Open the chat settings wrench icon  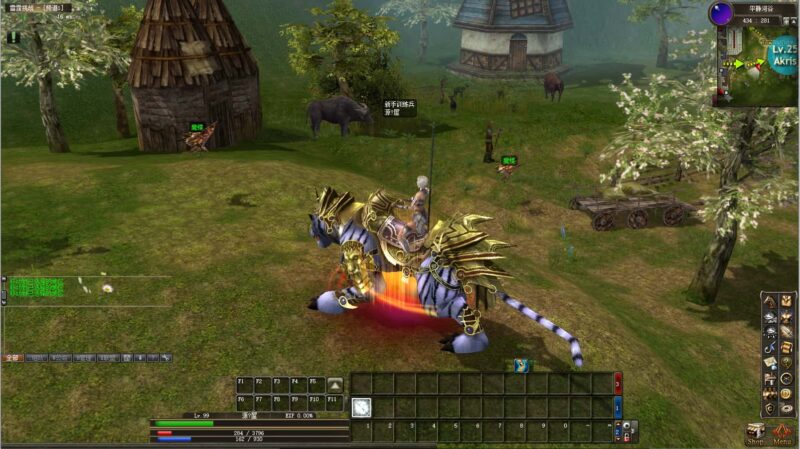(166, 357)
